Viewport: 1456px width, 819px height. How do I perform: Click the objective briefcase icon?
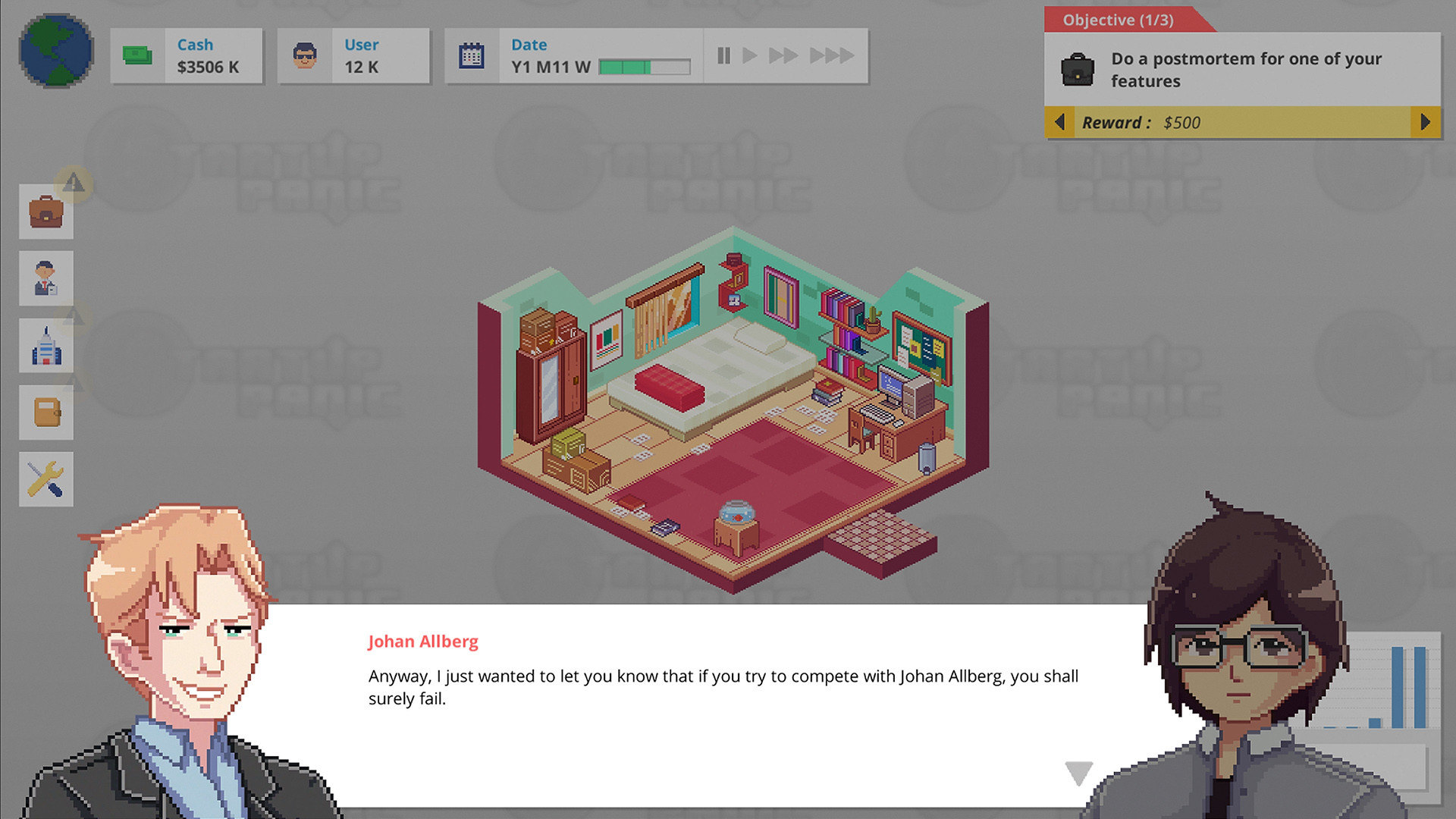pos(1079,69)
